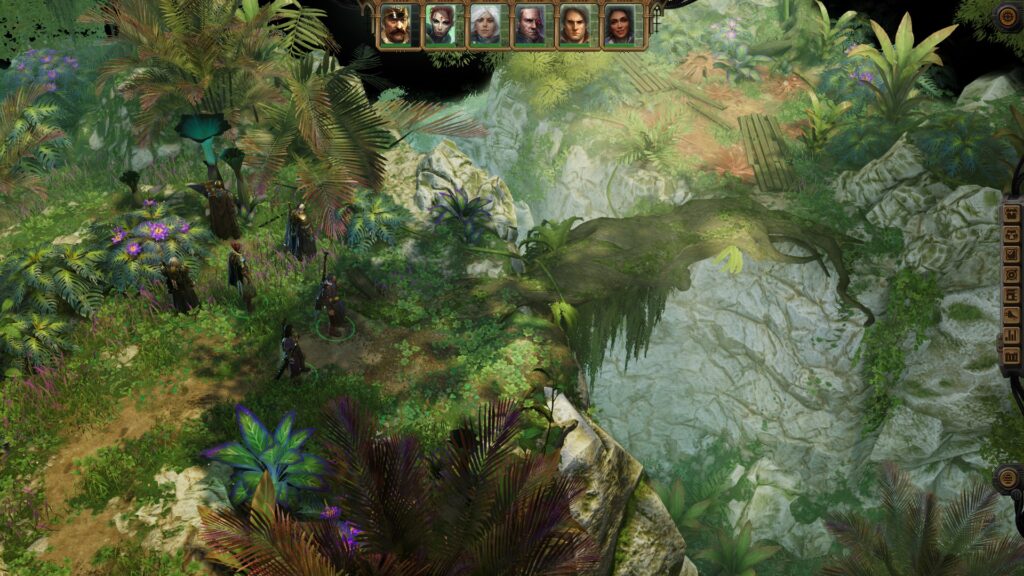Select the man with red eyepatch portrait
1024x576 pixels.
[x=530, y=25]
